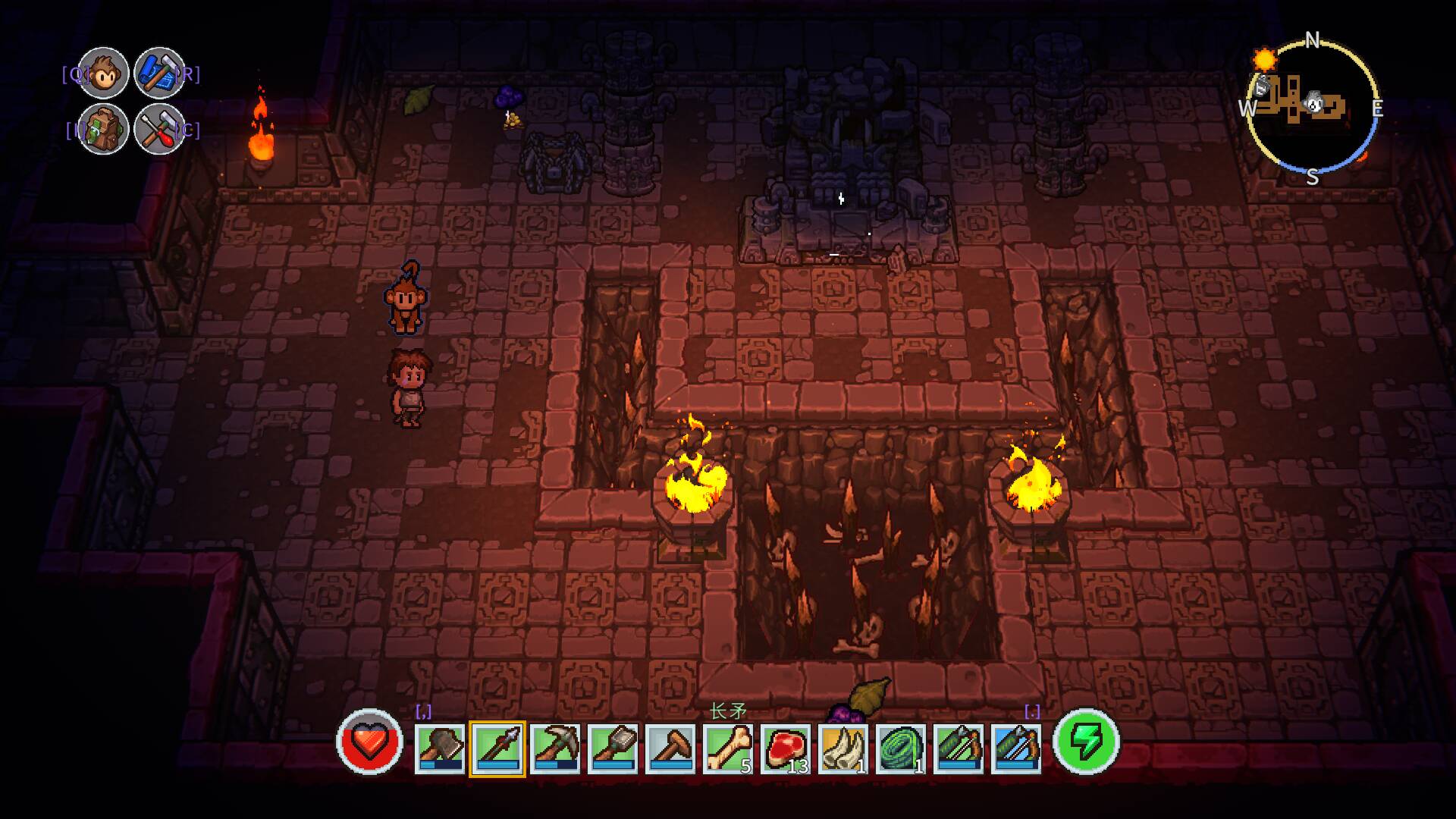Screen dimensions: 1456x819
Task: Pick the bone stack of five
Action: [728, 748]
